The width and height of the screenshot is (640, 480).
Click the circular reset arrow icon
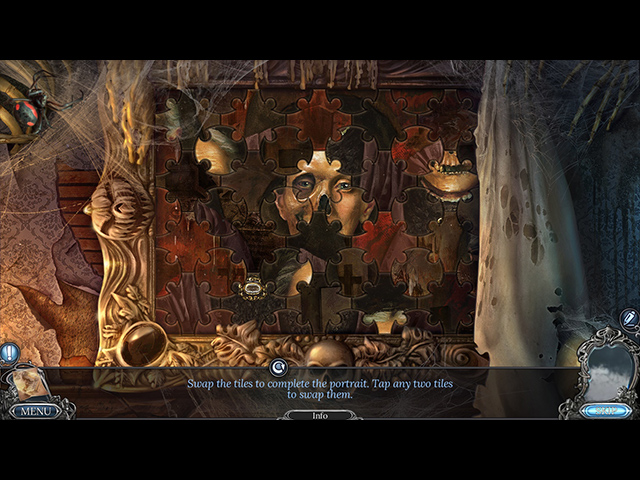[279, 368]
